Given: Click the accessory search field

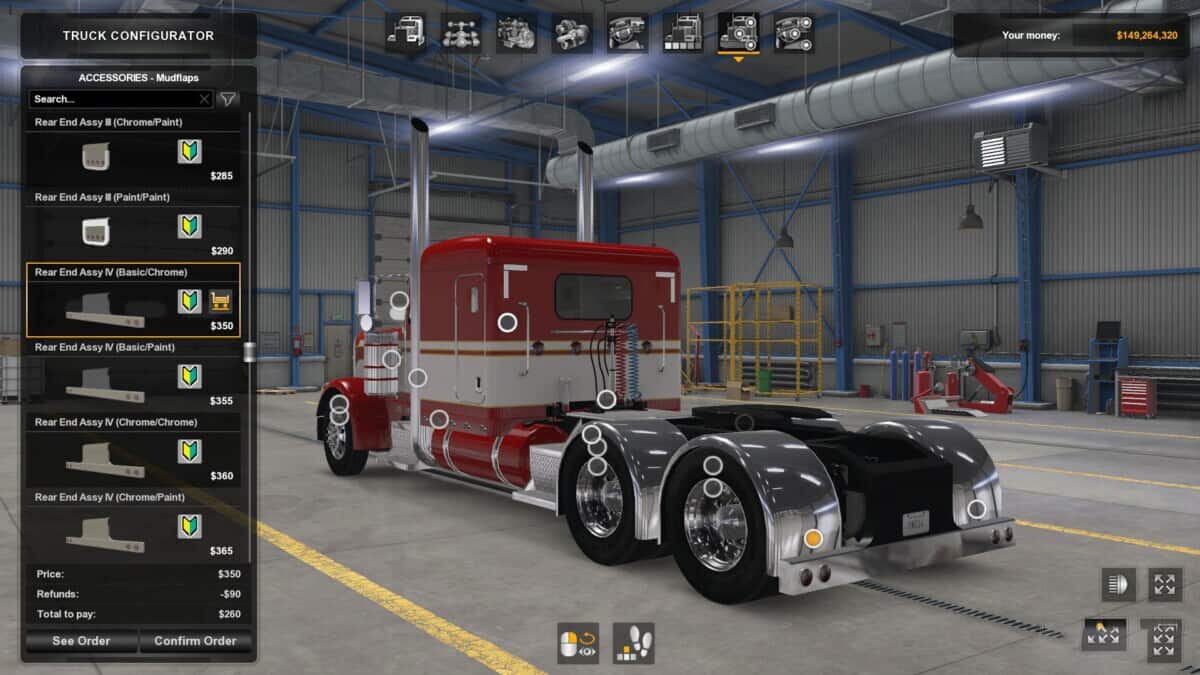Looking at the screenshot, I should (115, 99).
